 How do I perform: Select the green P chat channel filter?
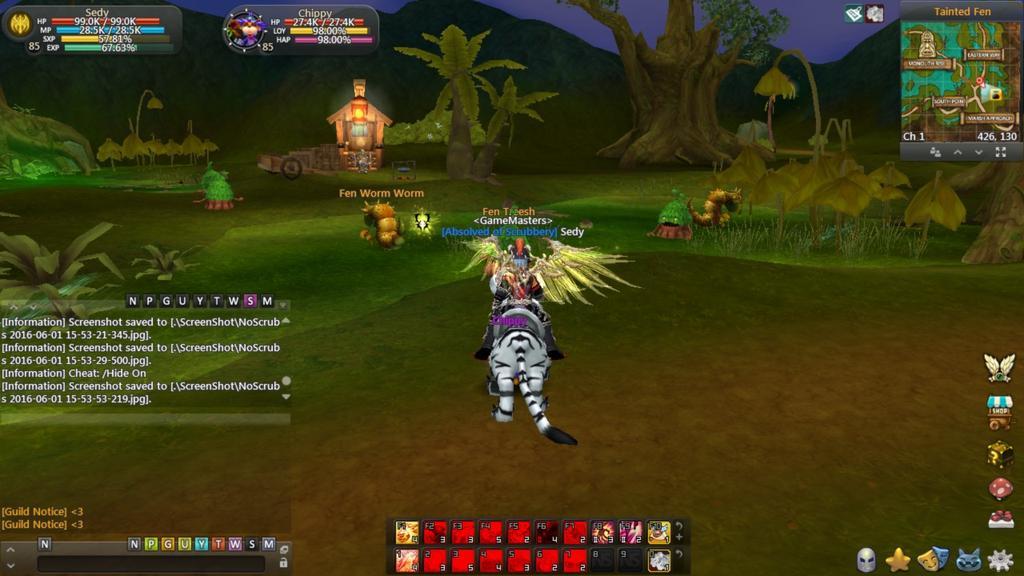point(151,544)
